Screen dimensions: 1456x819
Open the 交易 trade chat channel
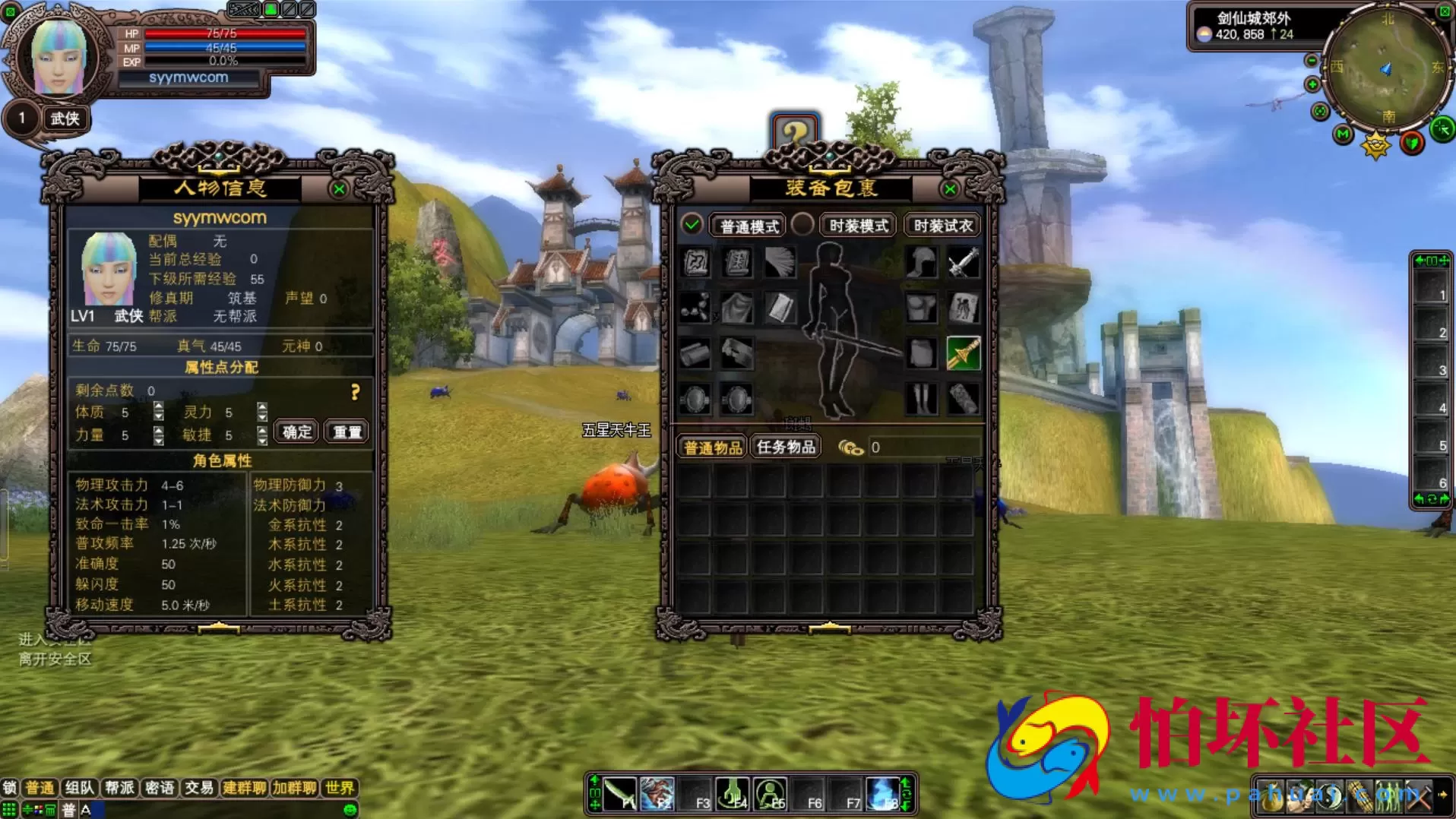pos(199,788)
